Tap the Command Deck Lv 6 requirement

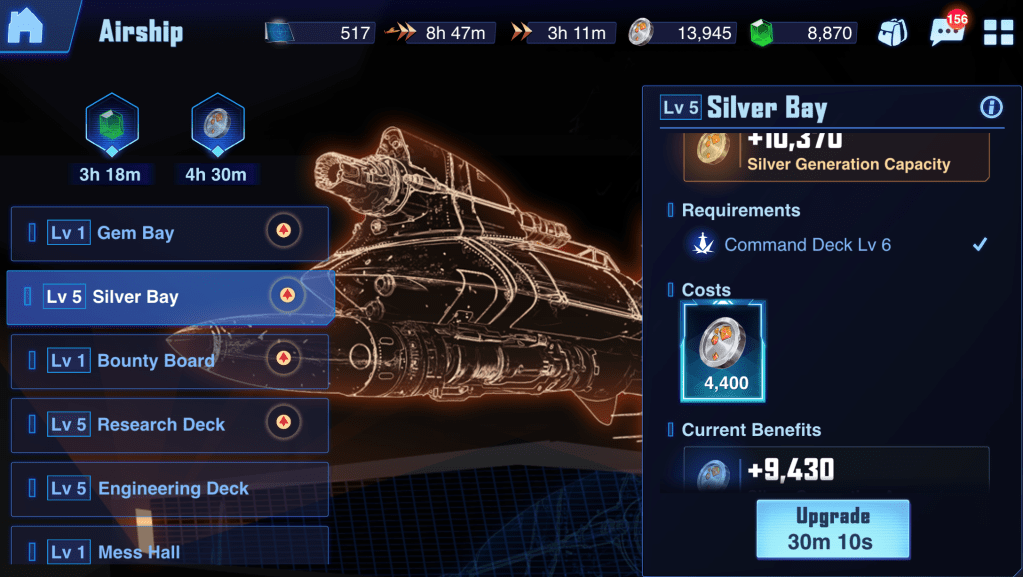807,245
